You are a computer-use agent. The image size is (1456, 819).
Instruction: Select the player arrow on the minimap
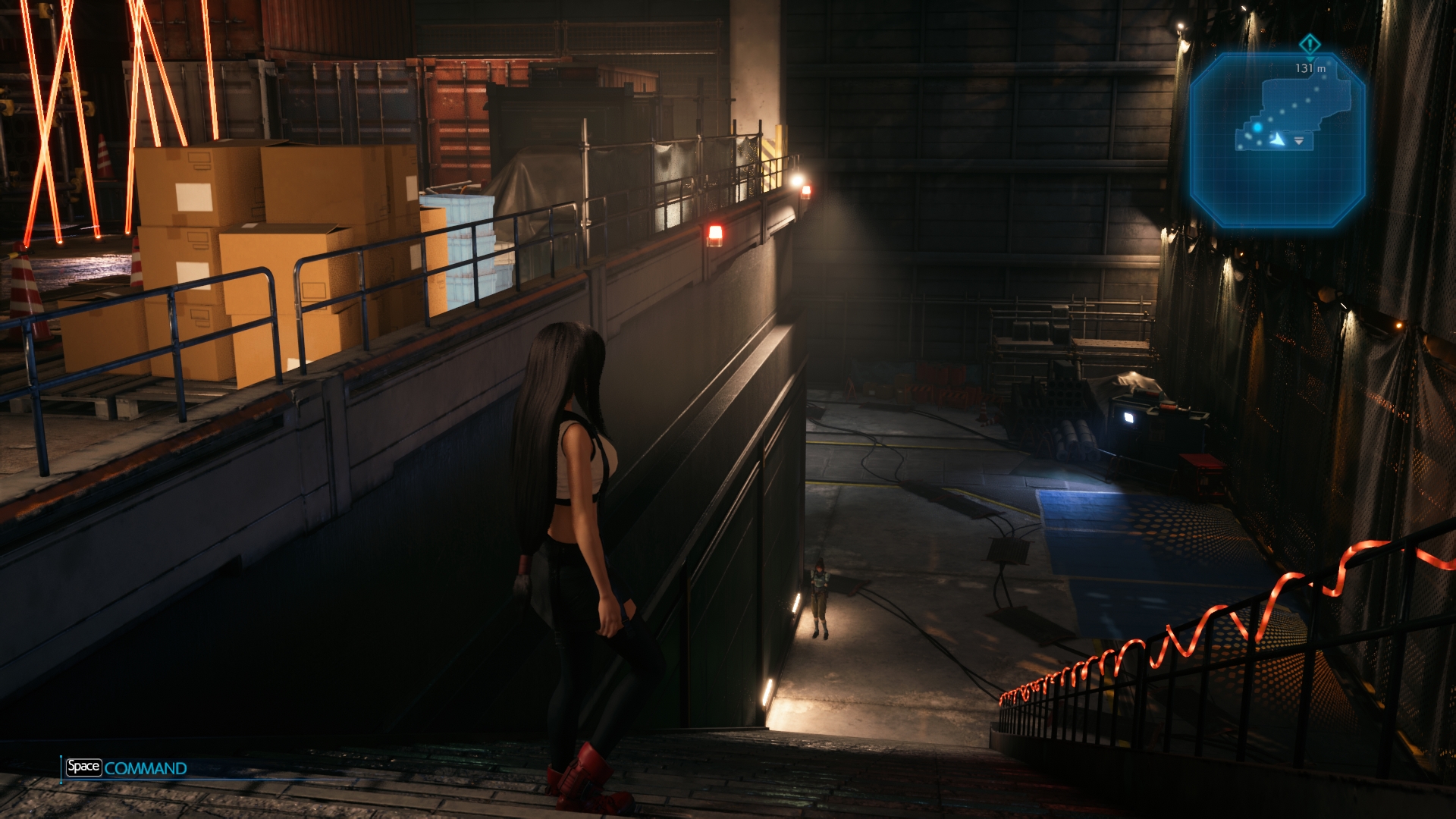[x=1279, y=140]
